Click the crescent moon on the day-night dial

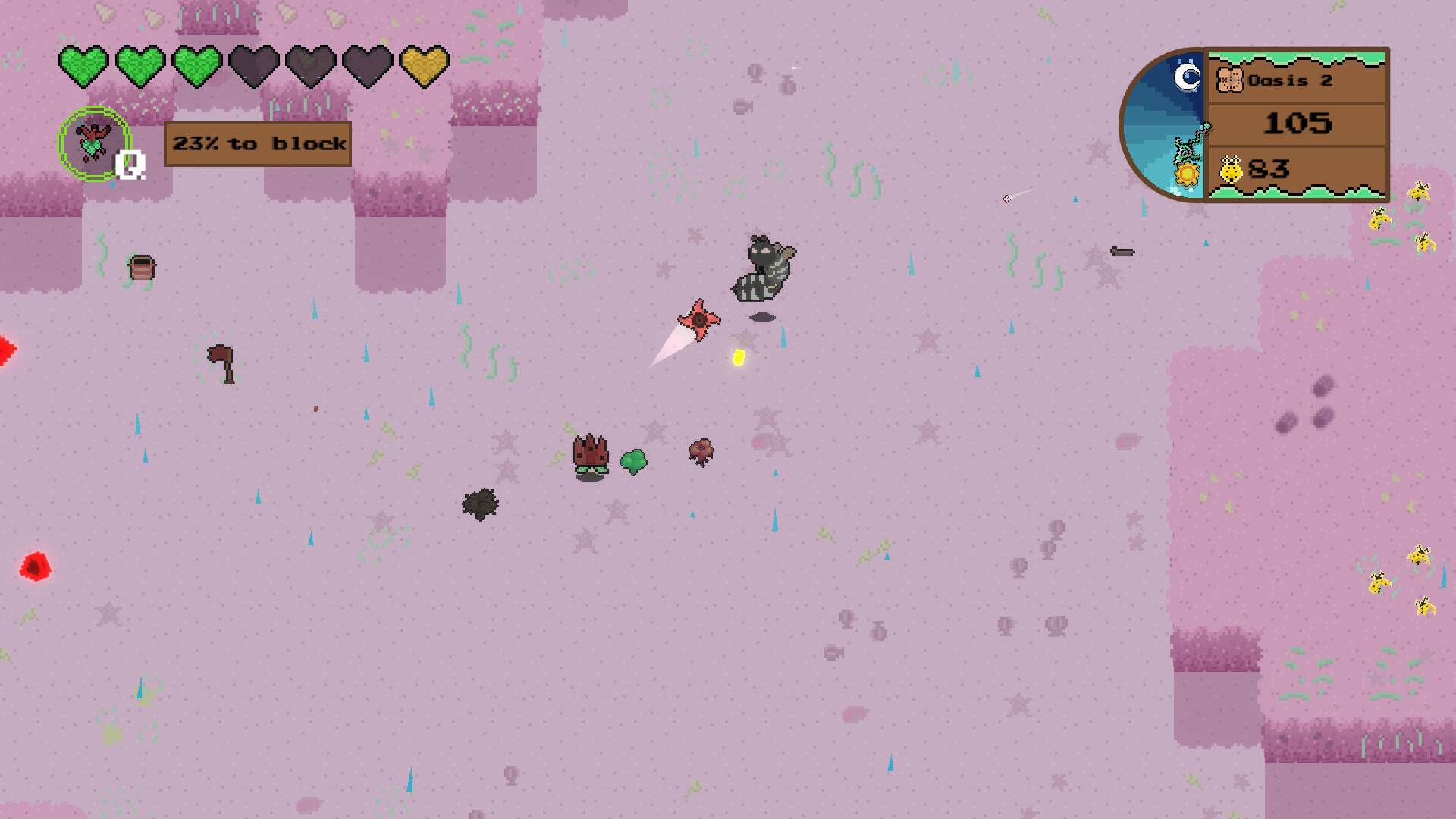(1185, 76)
